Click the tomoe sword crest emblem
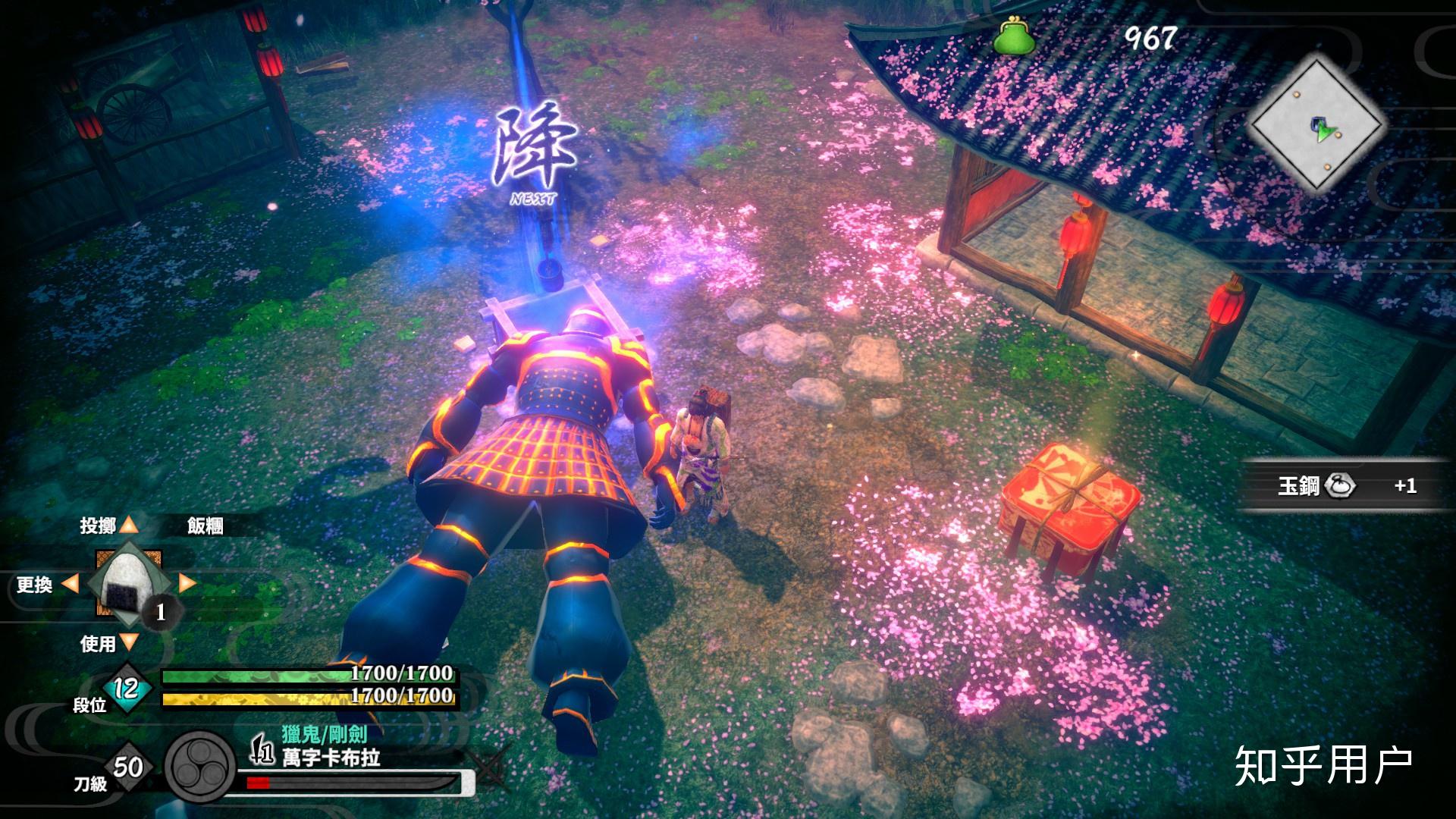The width and height of the screenshot is (1456, 819). pyautogui.click(x=201, y=767)
